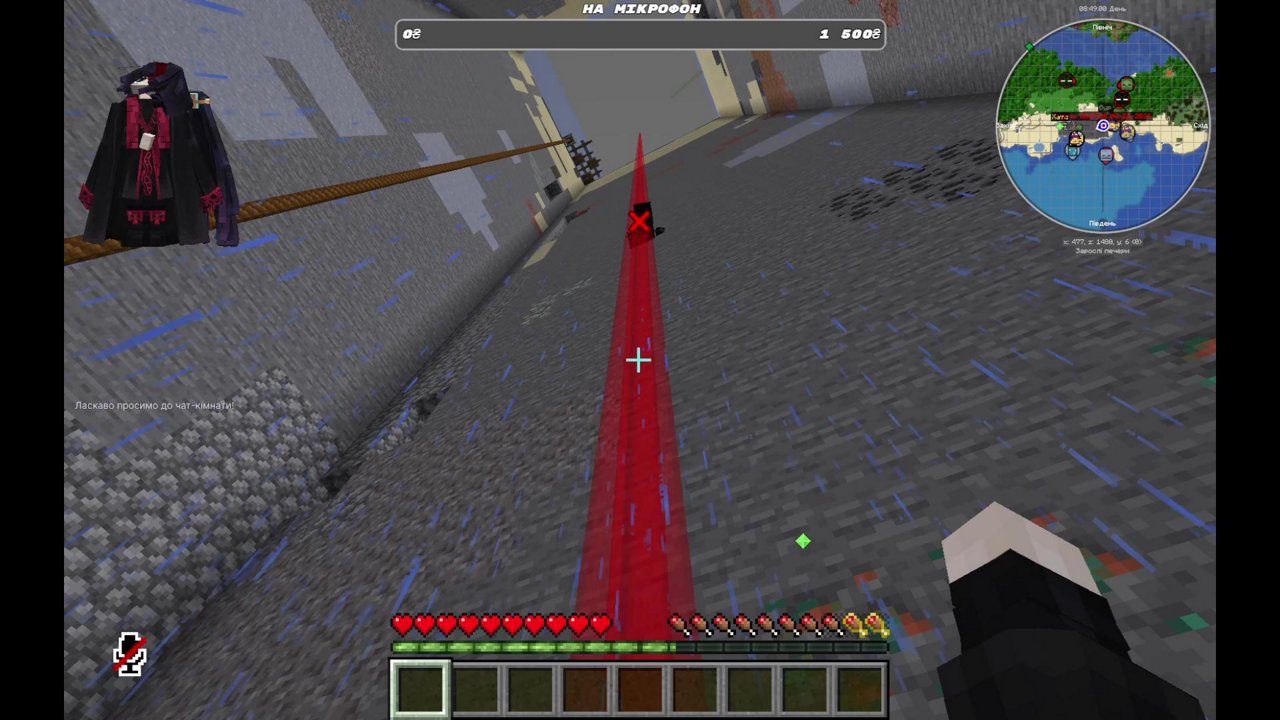The image size is (1280, 720).
Task: Click the zombie face marker on the minimap
Action: [x=1126, y=83]
